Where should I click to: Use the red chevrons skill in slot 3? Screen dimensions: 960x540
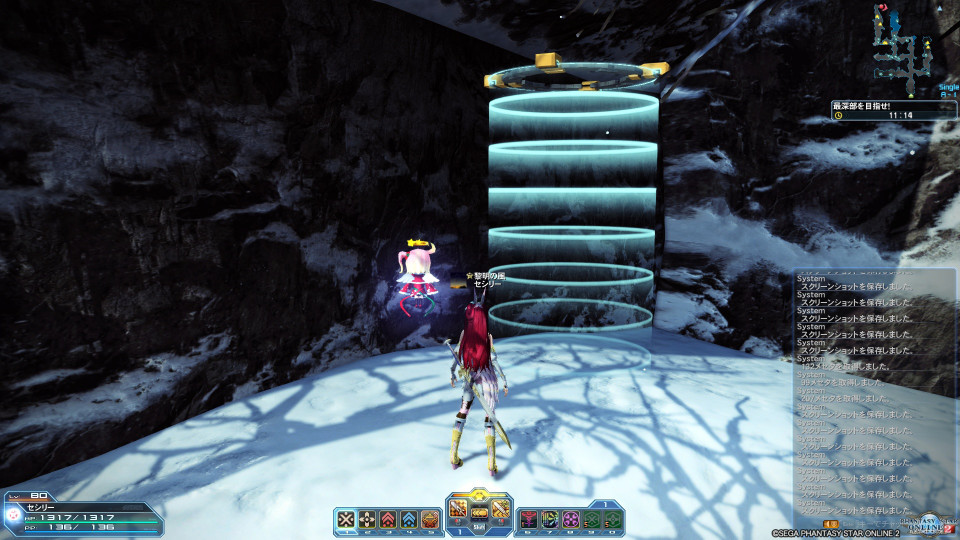tap(388, 519)
